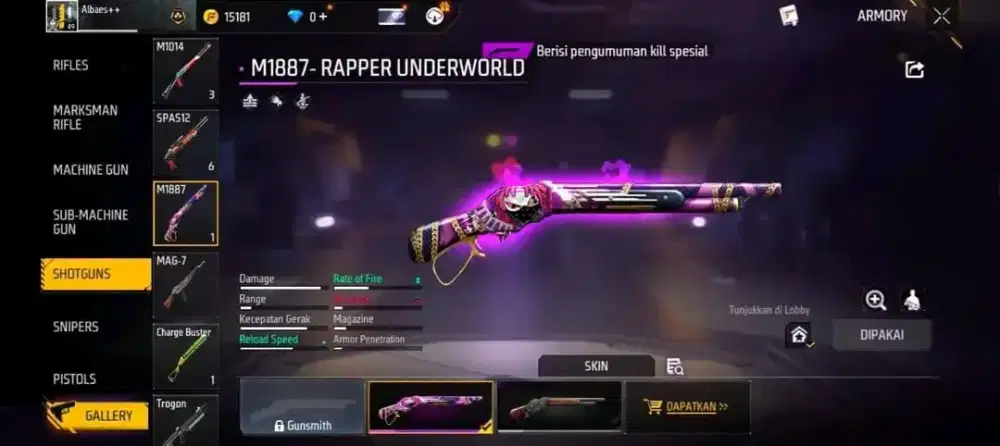Choose the MAG-7 shotgun thumbnail

click(185, 285)
